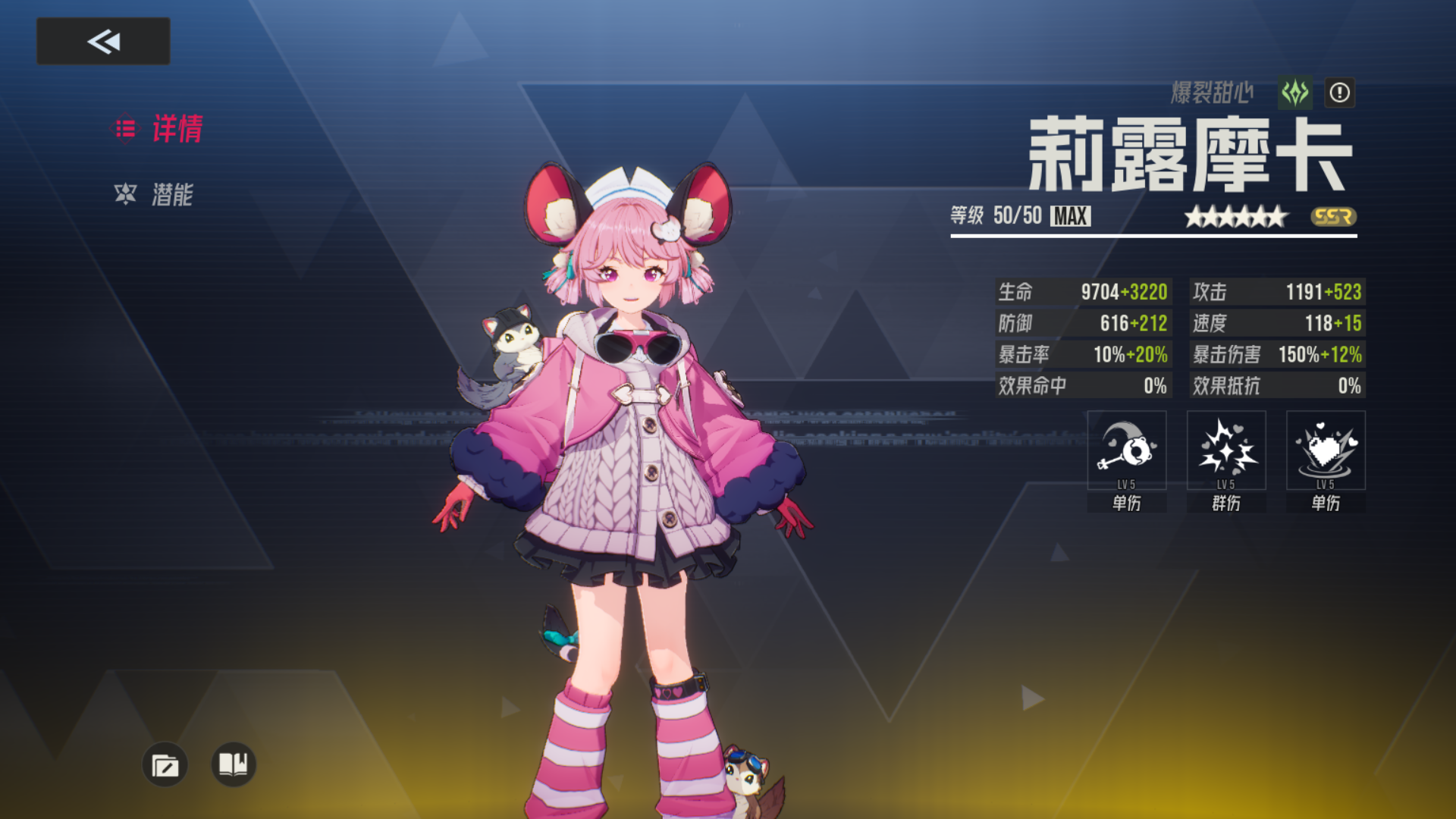
Task: Click the star icon beside 潜能
Action: 126,193
